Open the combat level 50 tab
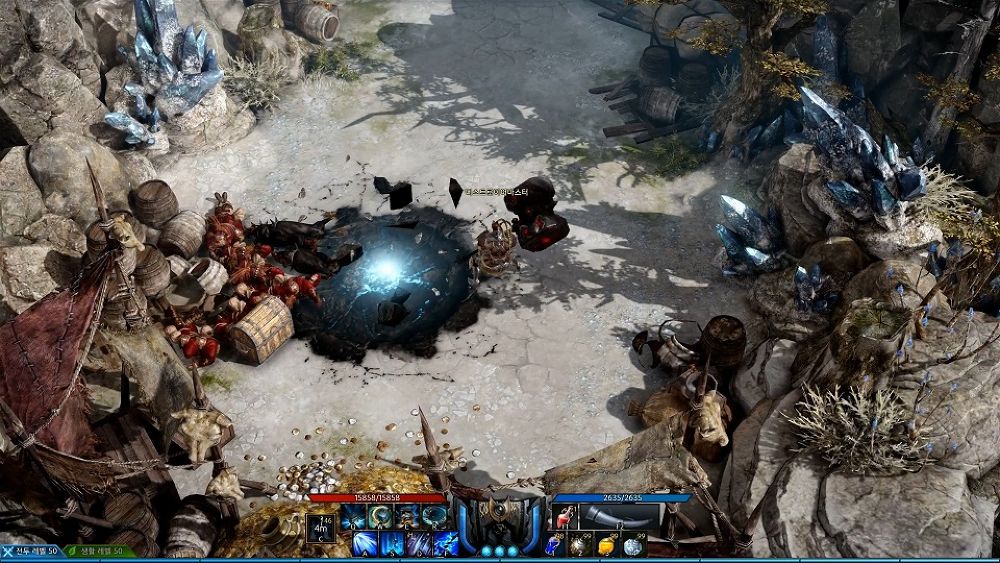The height and width of the screenshot is (563, 1000). tap(32, 552)
